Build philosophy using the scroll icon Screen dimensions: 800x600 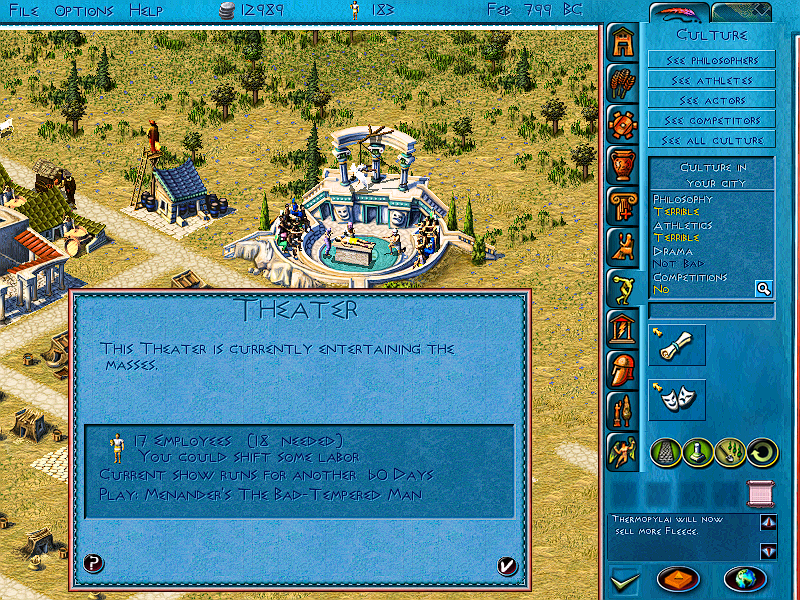tap(677, 344)
